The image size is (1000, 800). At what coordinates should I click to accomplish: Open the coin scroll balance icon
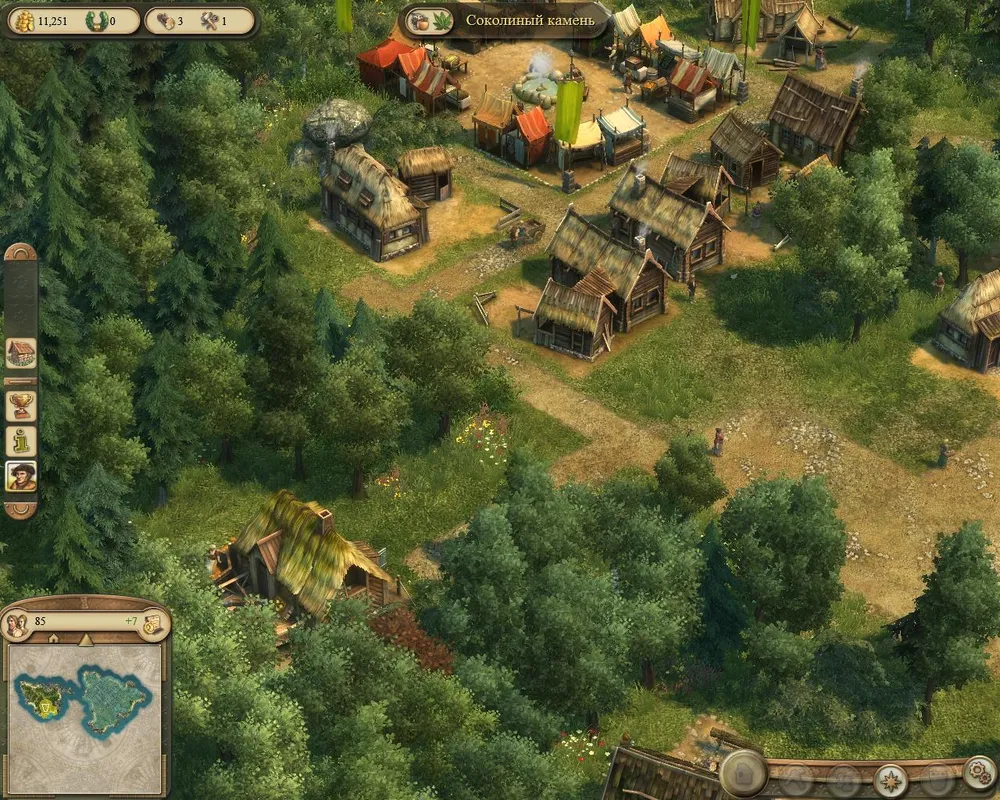(153, 624)
